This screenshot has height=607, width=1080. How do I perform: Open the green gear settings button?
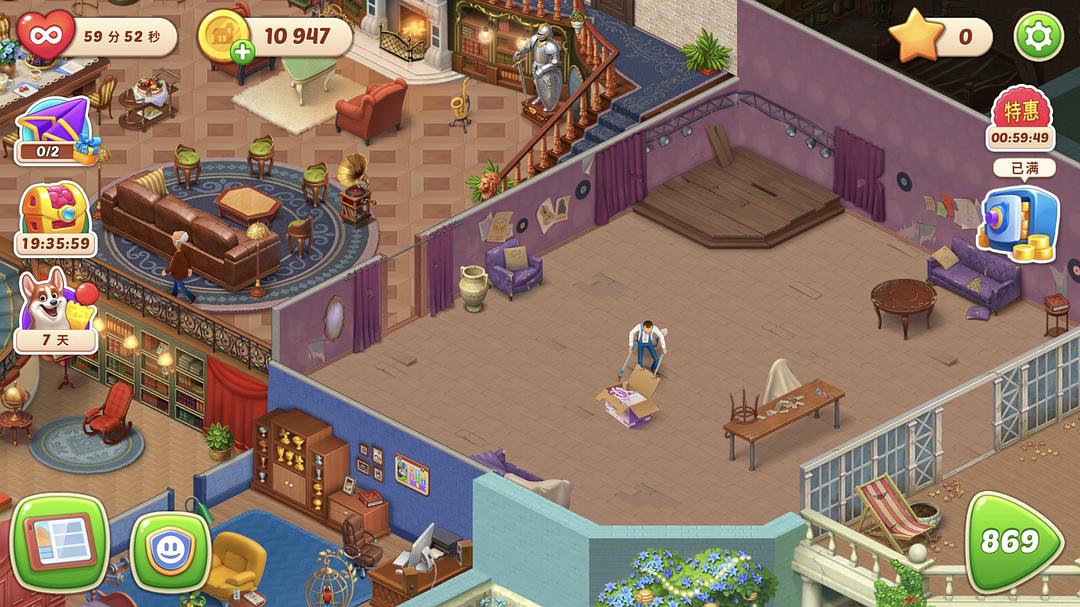1038,37
